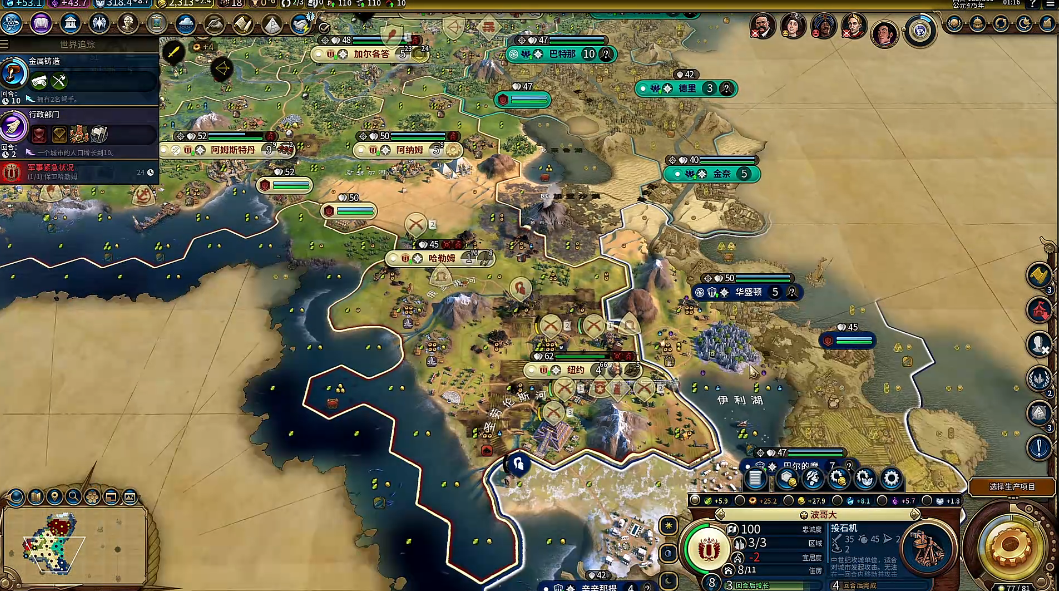Select the bearded leader portrait in diplomacy ribbon
Image resolution: width=1059 pixels, height=591 pixels.
[x=762, y=24]
